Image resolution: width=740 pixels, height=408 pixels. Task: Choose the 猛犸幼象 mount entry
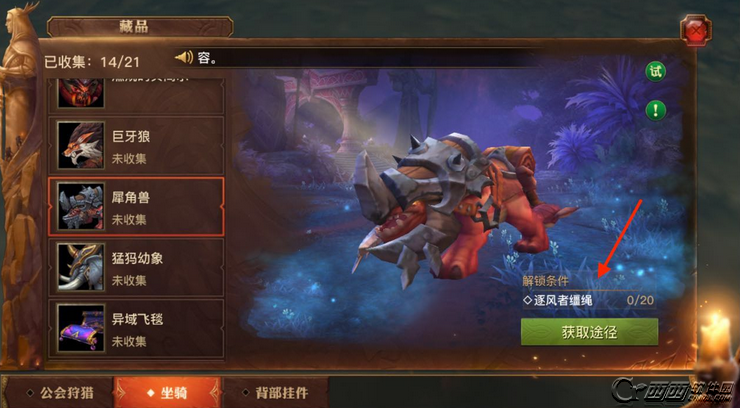point(135,267)
